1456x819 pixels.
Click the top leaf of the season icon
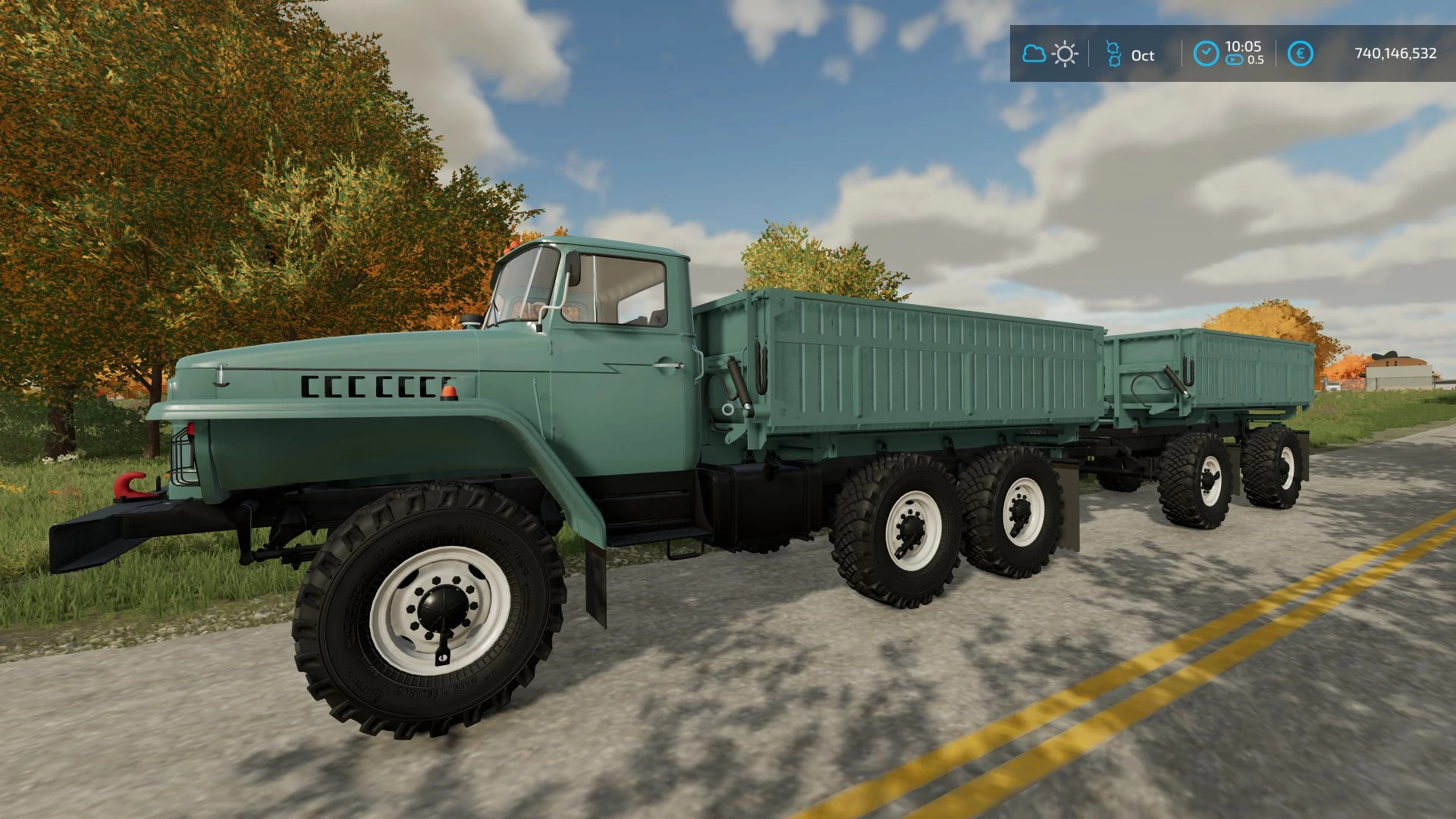(1114, 45)
